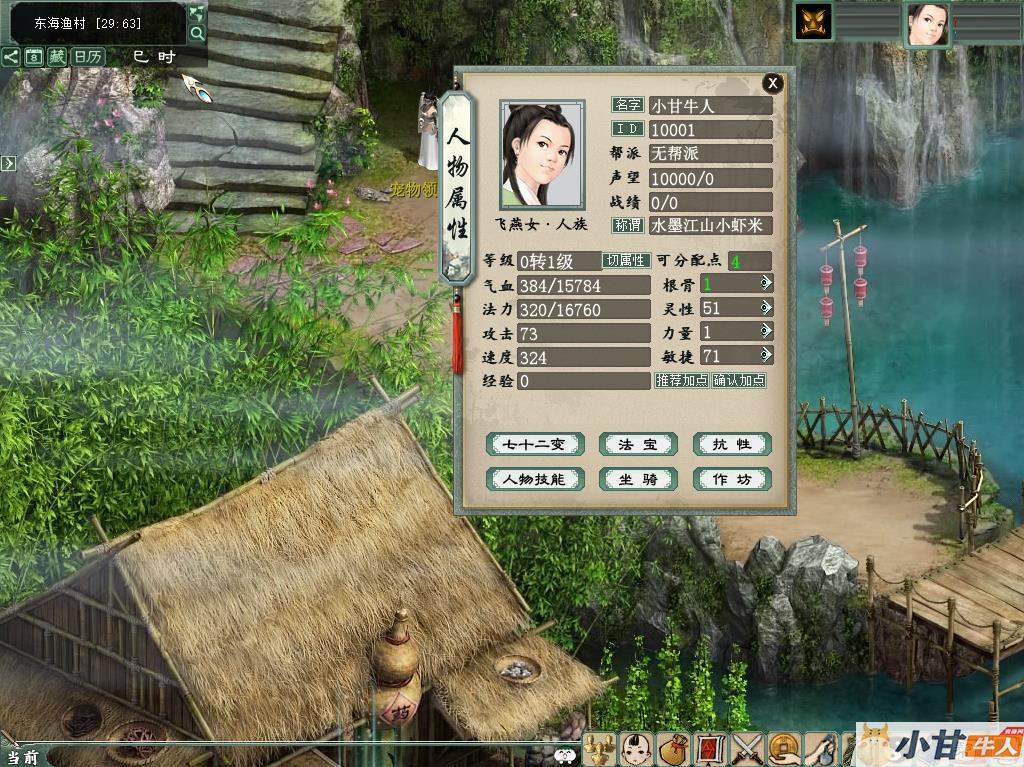Confirm stat points with 确认加点
This screenshot has width=1024, height=767.
(x=739, y=381)
